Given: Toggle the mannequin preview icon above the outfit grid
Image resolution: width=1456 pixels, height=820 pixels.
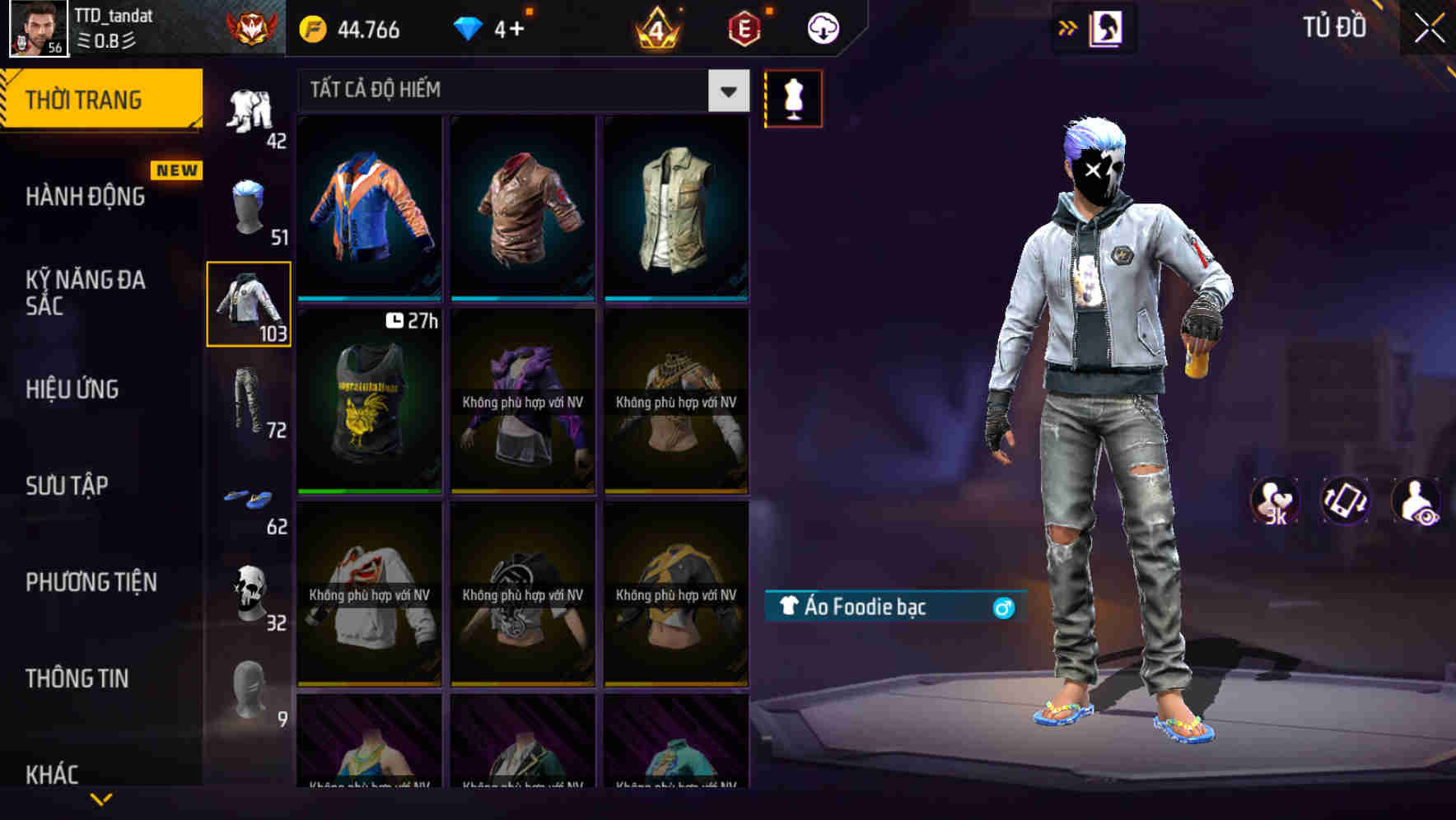Looking at the screenshot, I should point(793,98).
